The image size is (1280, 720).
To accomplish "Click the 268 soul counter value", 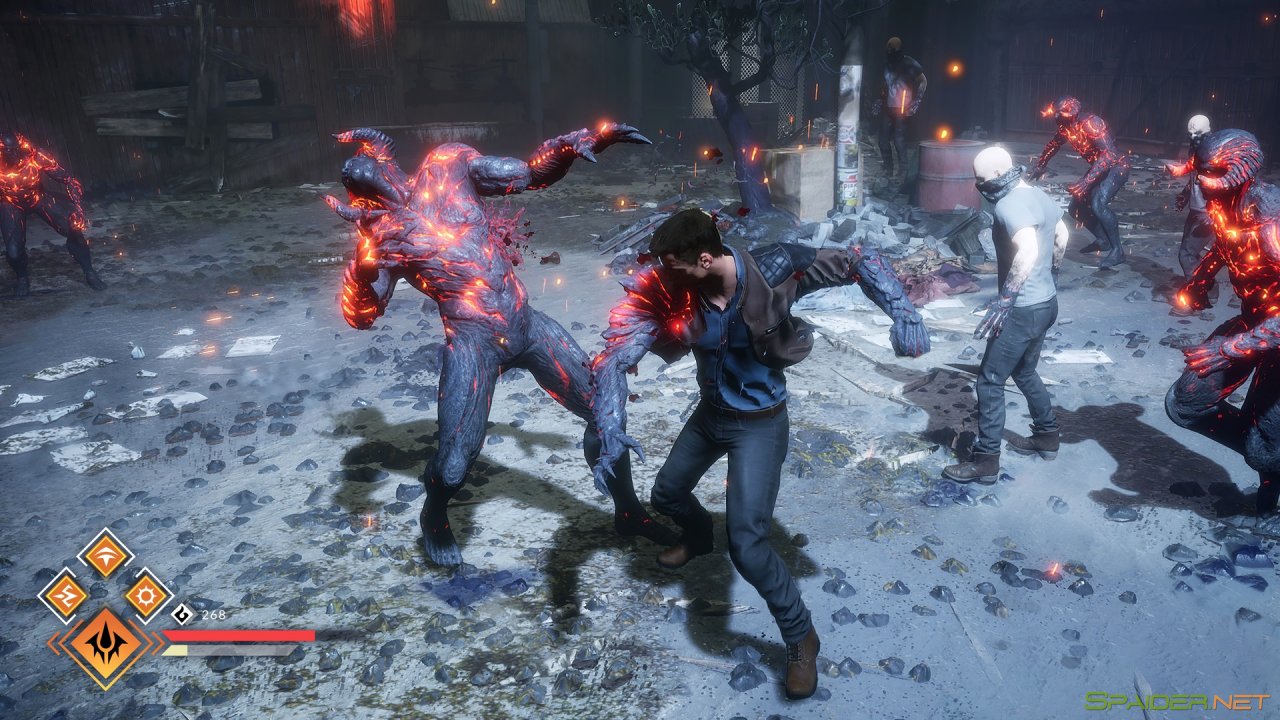I will point(213,614).
